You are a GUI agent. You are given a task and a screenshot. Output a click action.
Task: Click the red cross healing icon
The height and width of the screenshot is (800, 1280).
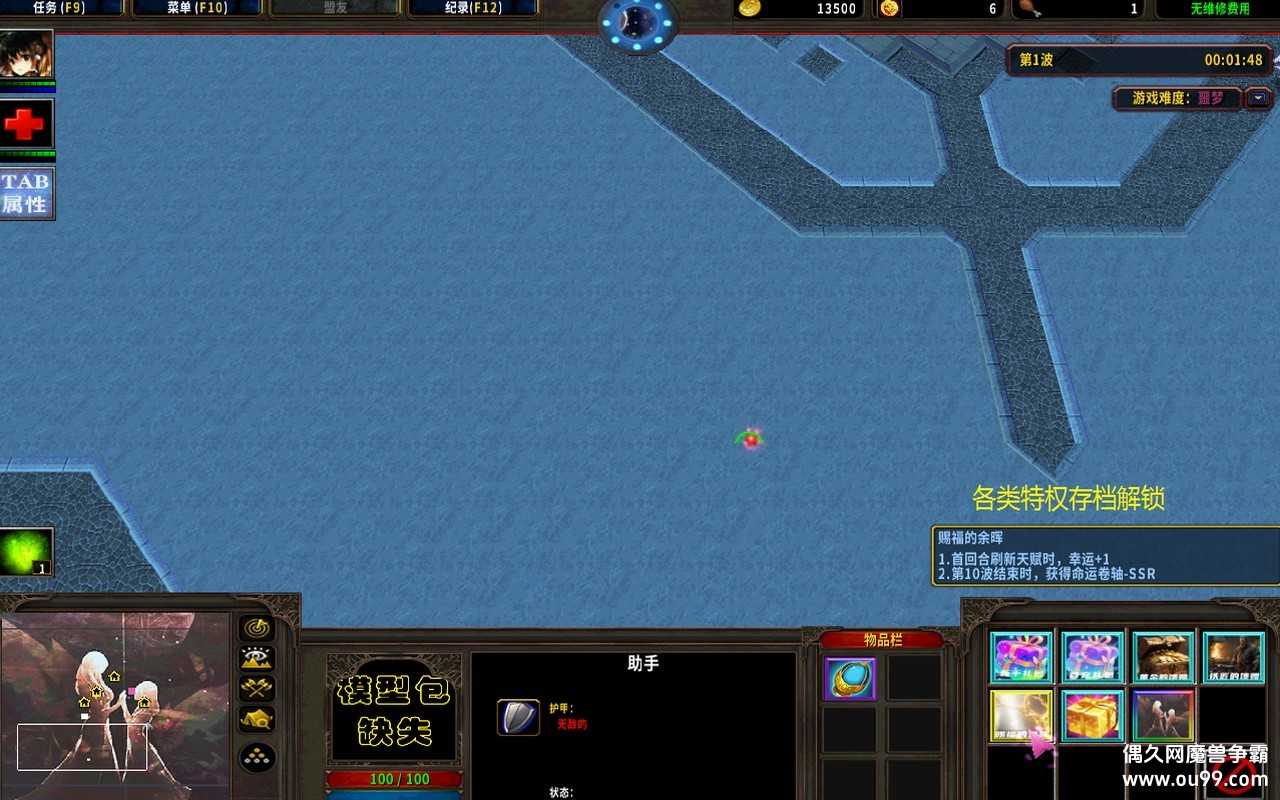click(x=27, y=121)
